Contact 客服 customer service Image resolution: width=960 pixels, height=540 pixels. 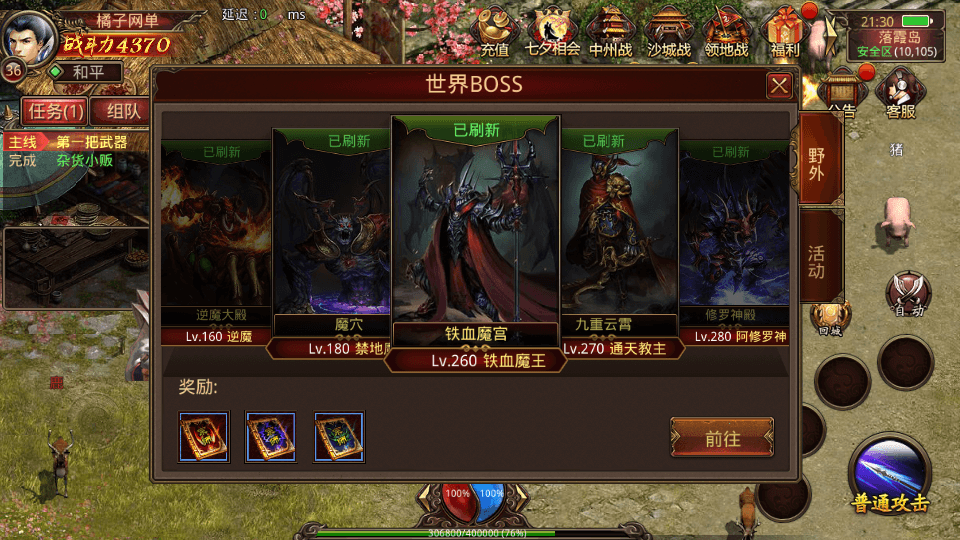click(900, 96)
